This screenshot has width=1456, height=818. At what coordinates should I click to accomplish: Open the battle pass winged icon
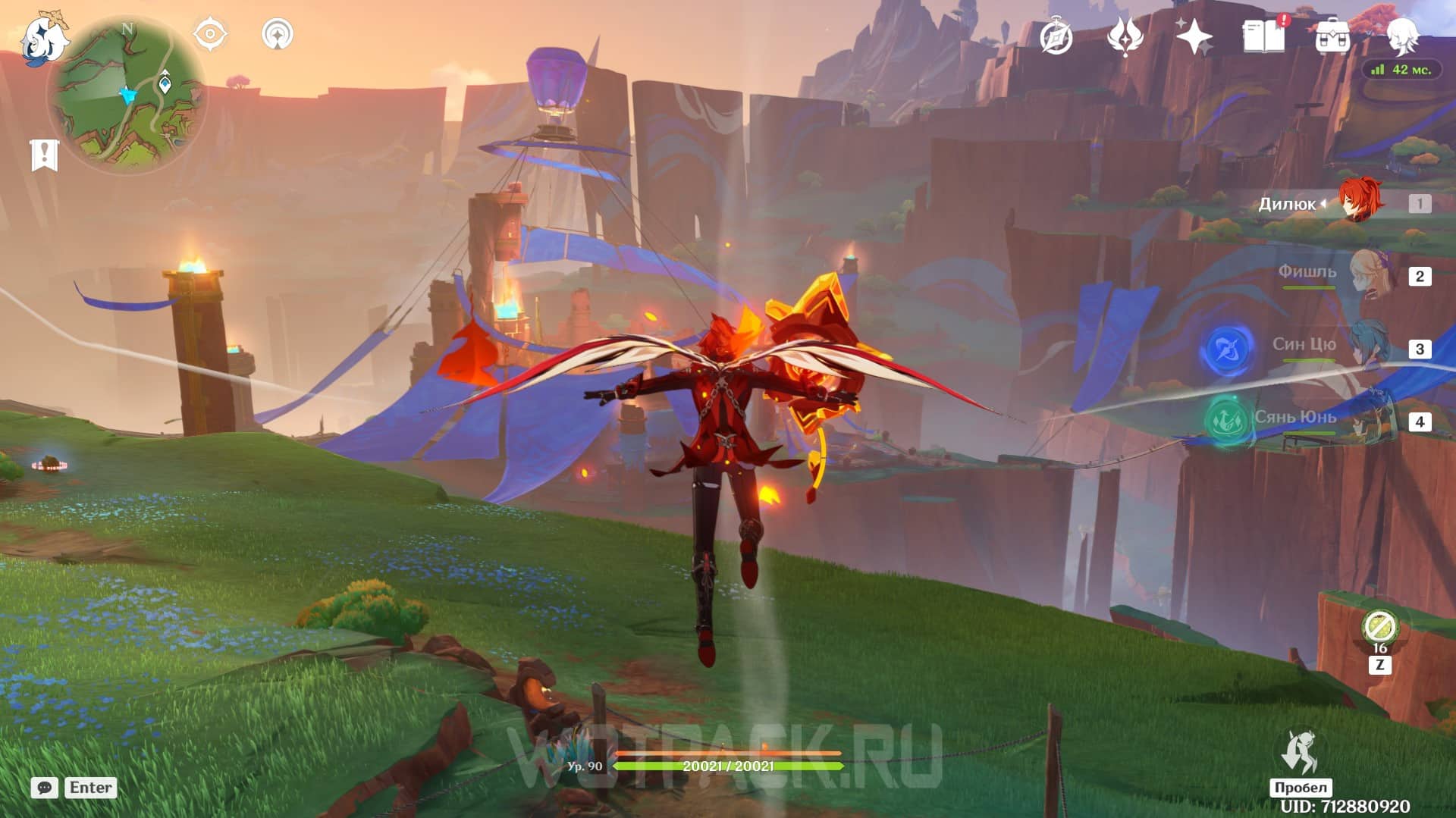click(x=1125, y=36)
